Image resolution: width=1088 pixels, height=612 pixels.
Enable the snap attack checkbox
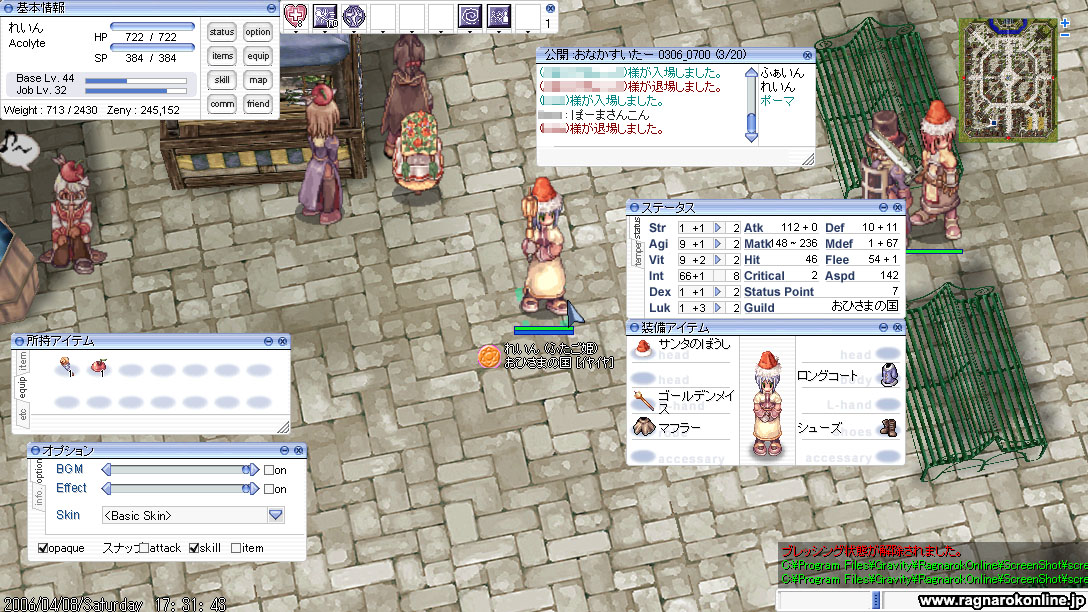145,548
